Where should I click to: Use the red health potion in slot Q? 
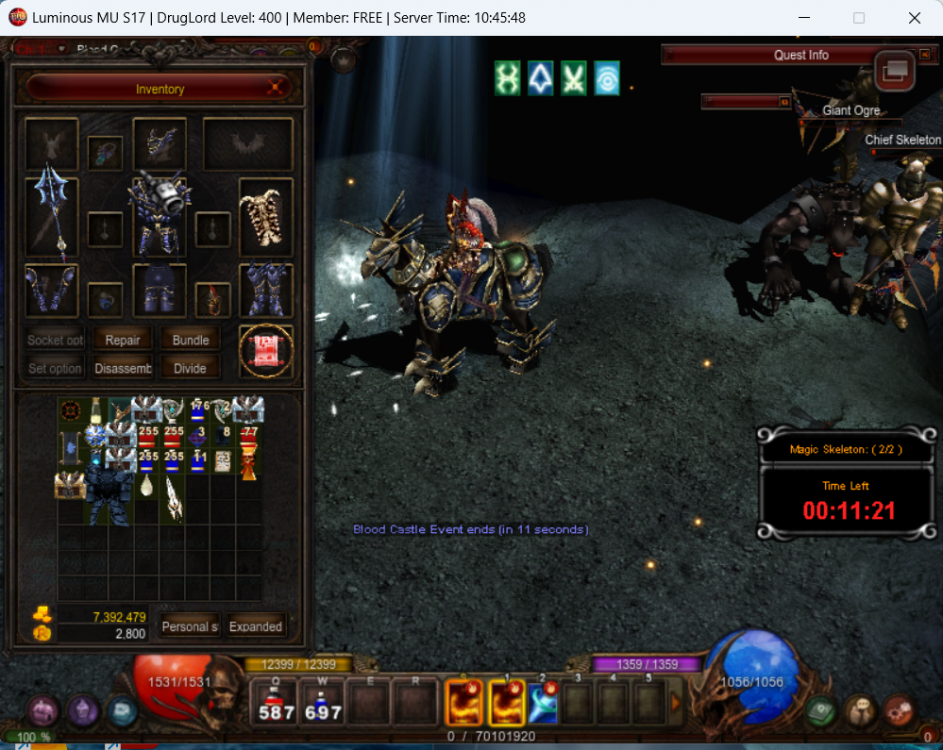pos(276,701)
